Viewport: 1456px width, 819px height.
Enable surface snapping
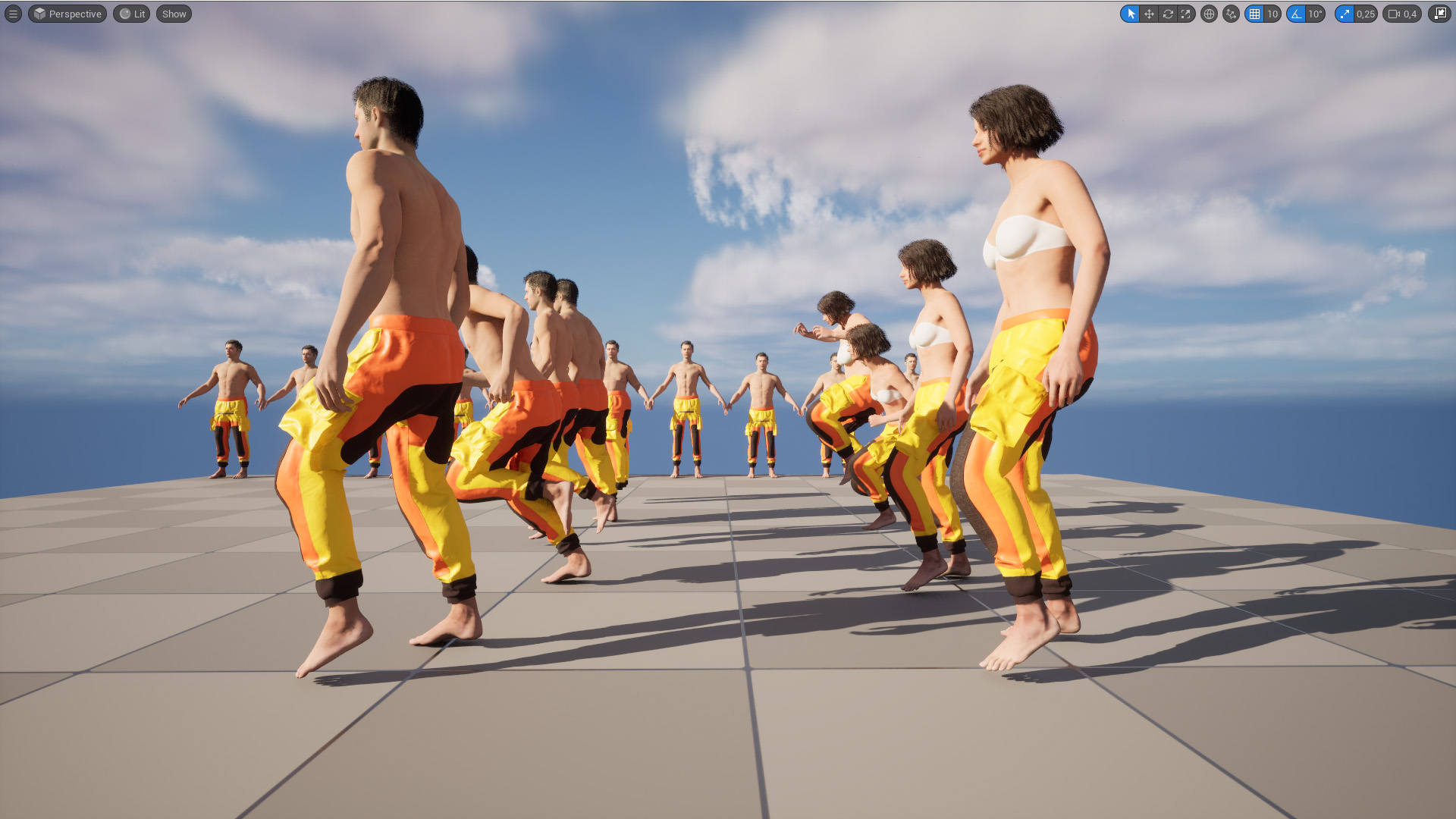tap(1230, 14)
